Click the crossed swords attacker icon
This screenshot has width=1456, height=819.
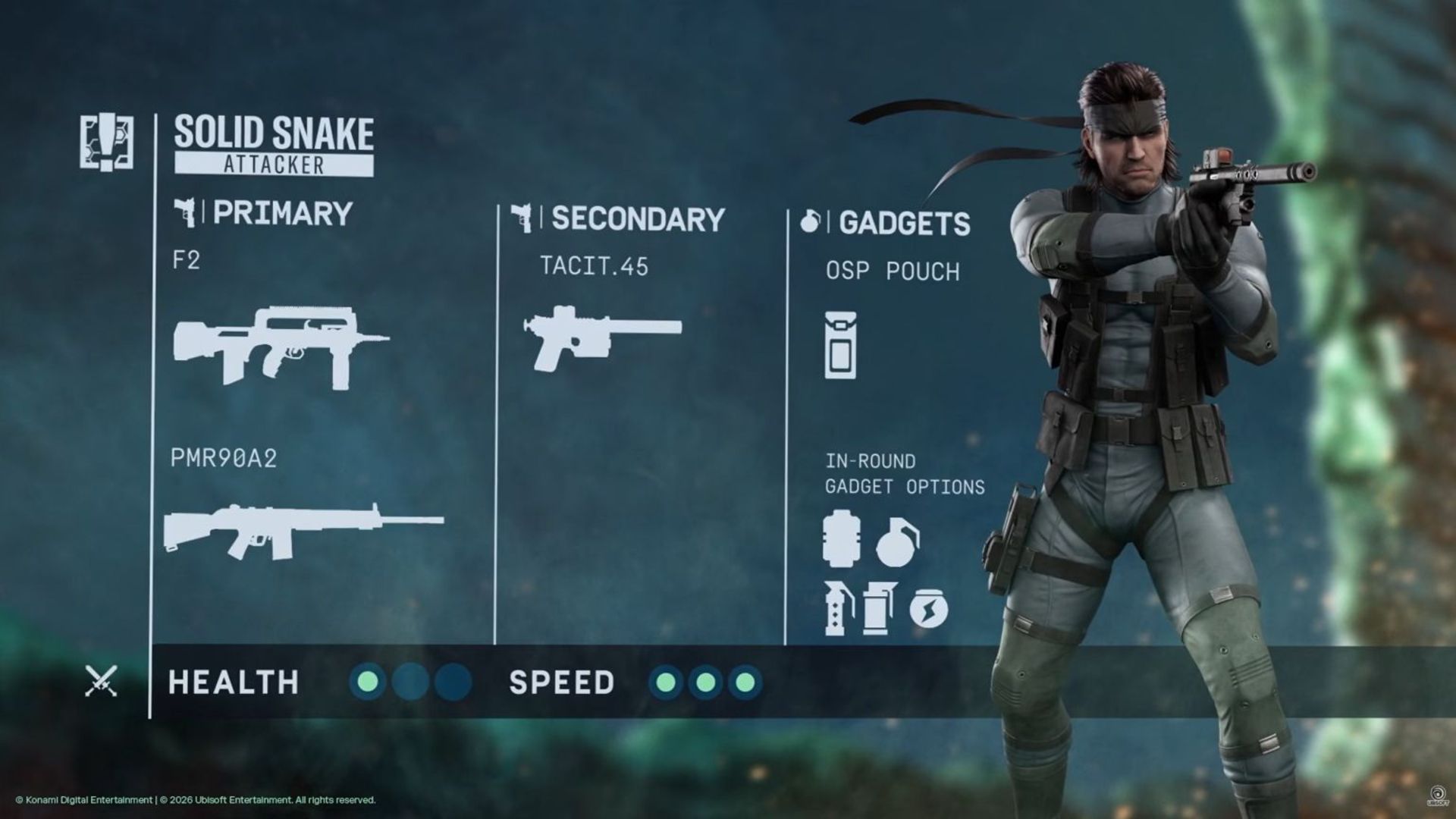click(101, 681)
